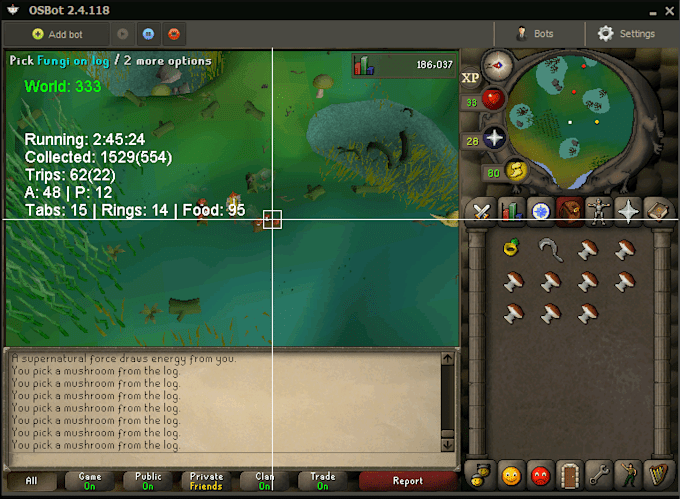Show All chat messages
The width and height of the screenshot is (680, 499).
pos(31,481)
